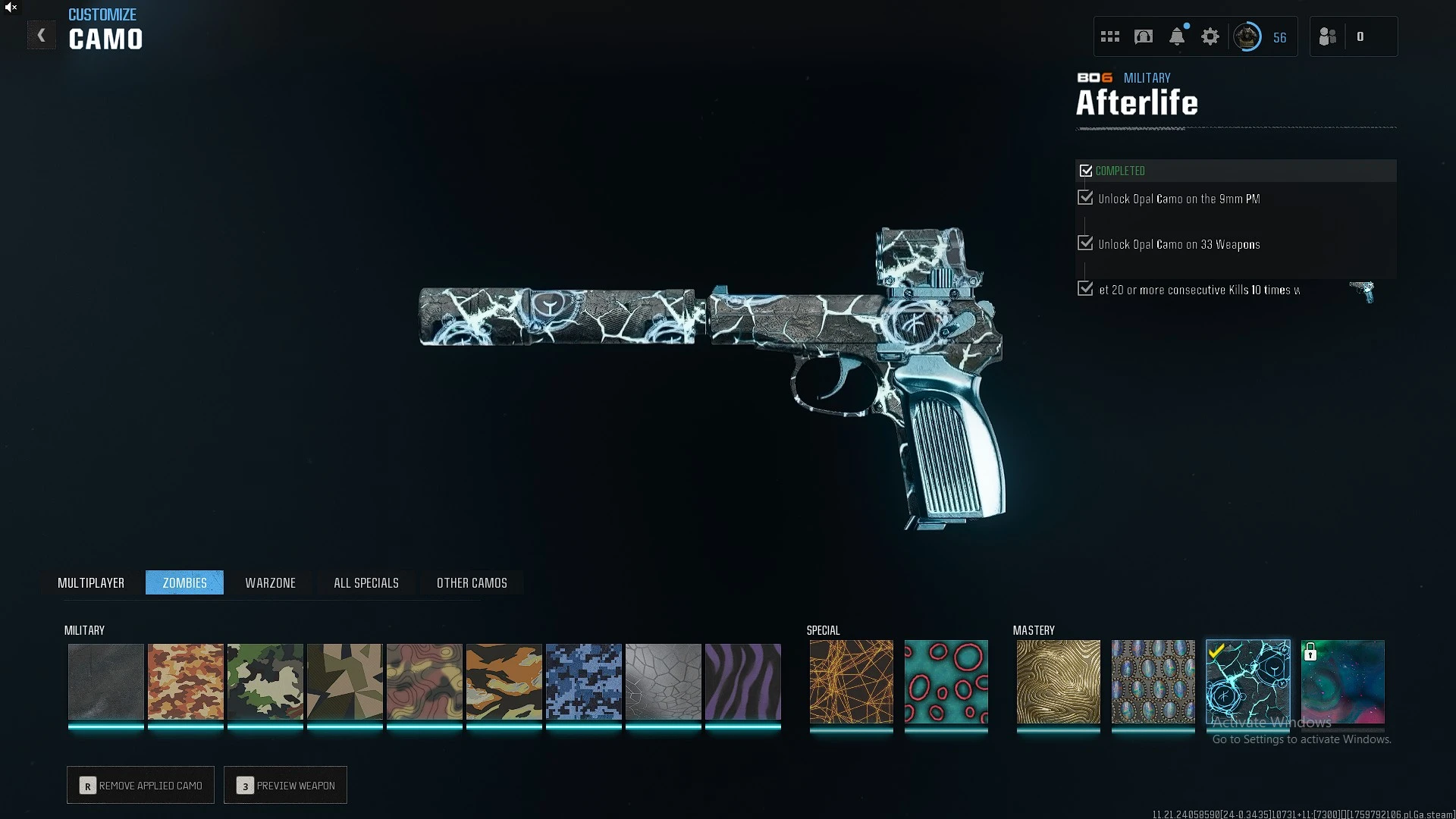Switch to the Multiplayer camo tab
The height and width of the screenshot is (819, 1456).
pyautogui.click(x=91, y=582)
